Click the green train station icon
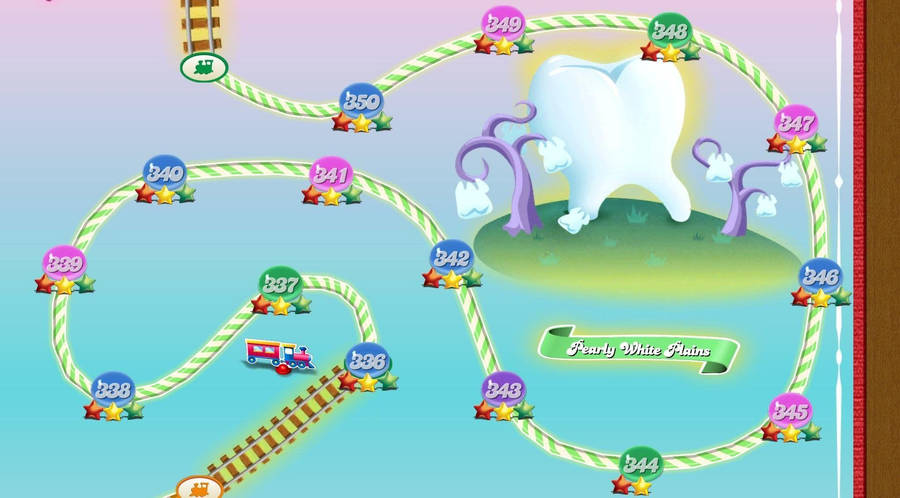 (204, 68)
